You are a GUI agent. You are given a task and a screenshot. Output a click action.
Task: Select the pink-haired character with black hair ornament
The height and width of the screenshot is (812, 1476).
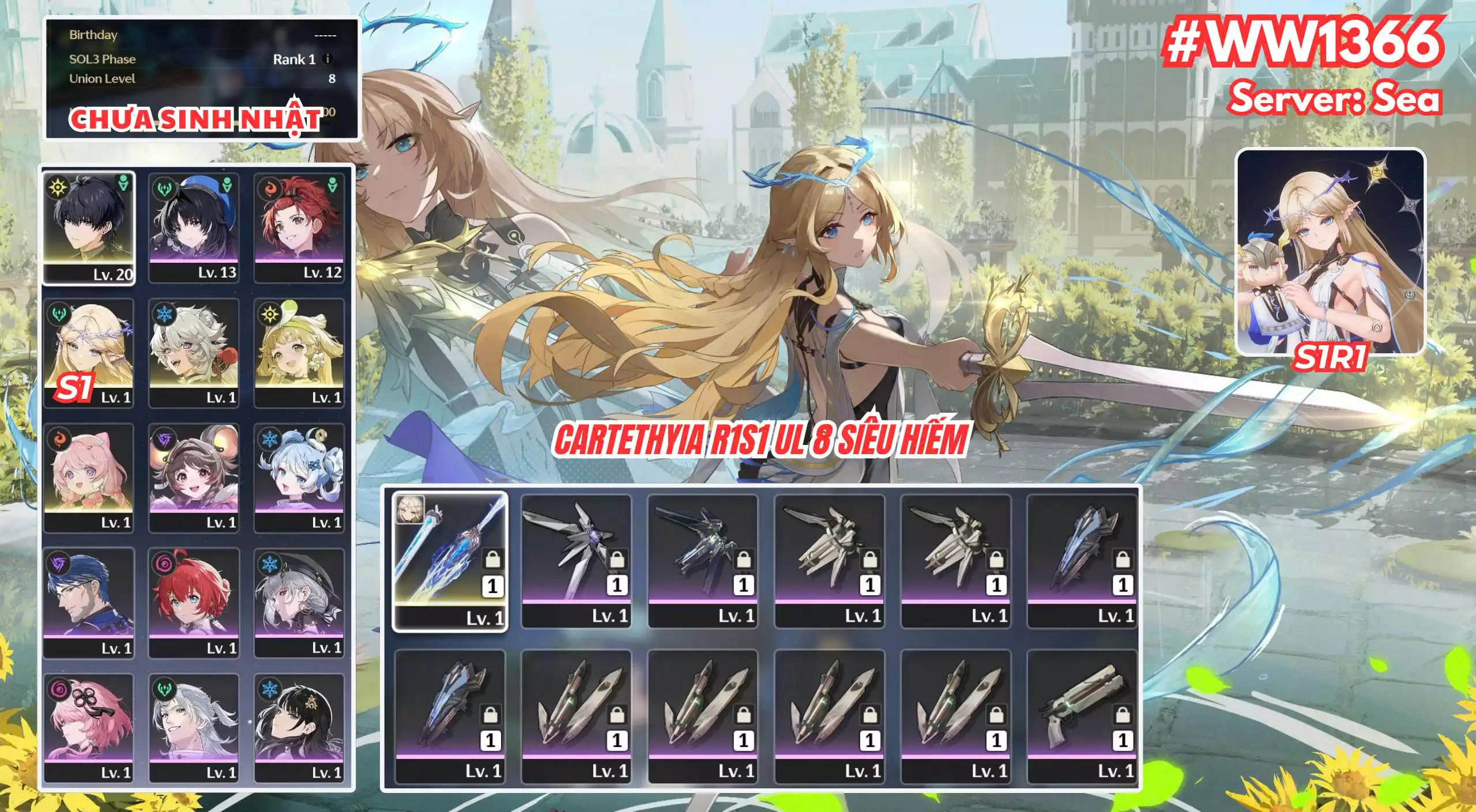pos(89,728)
